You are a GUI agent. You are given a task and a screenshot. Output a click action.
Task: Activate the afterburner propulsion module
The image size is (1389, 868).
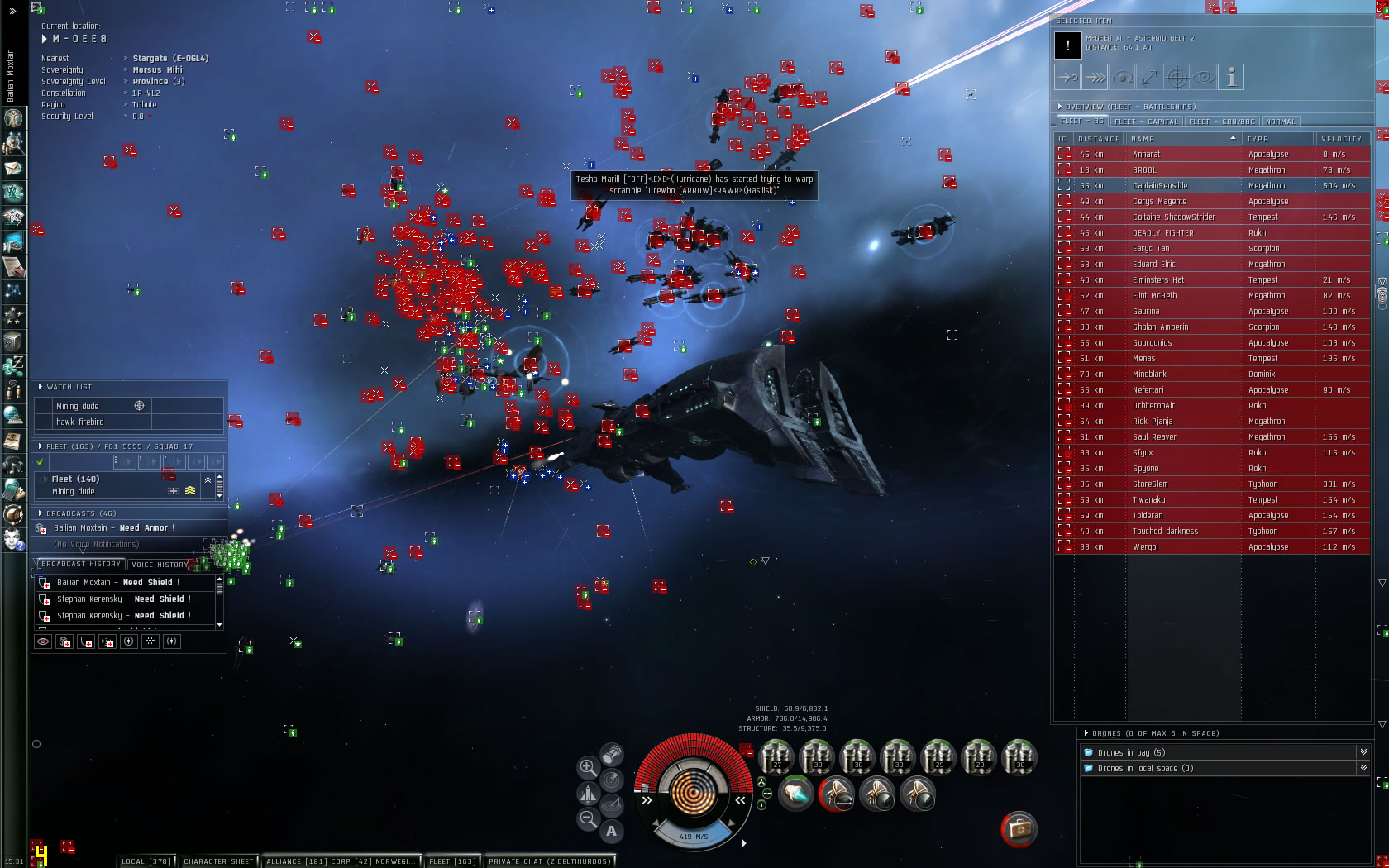(795, 794)
